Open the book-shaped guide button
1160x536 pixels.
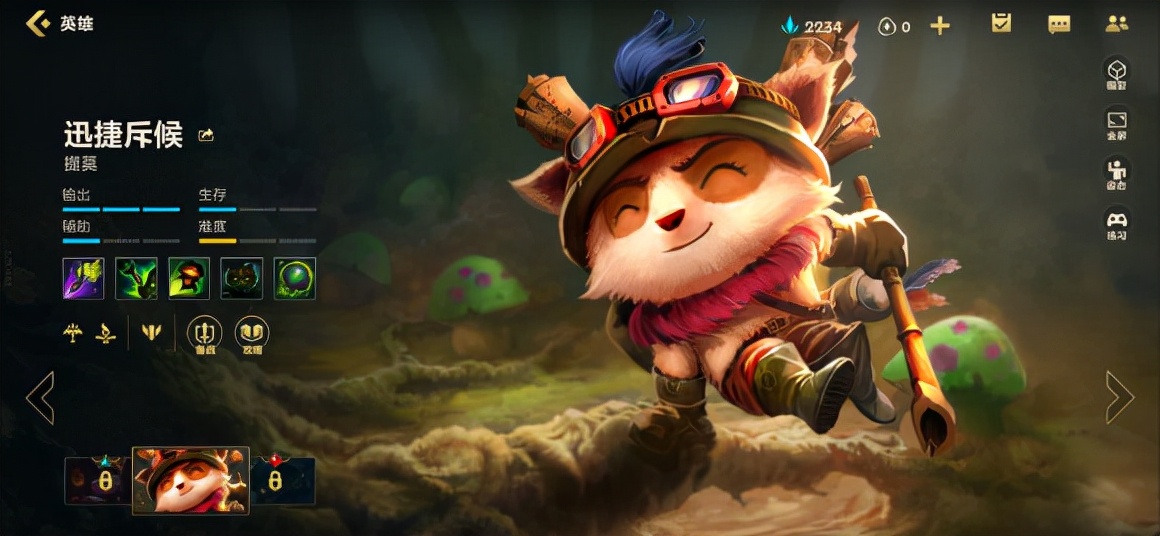point(251,333)
